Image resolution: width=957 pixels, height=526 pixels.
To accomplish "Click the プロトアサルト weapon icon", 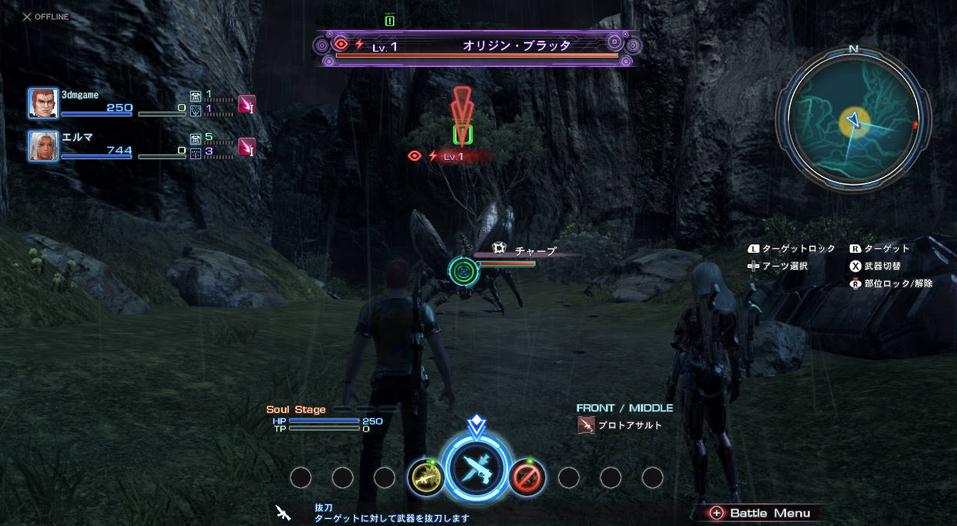I will pyautogui.click(x=586, y=425).
